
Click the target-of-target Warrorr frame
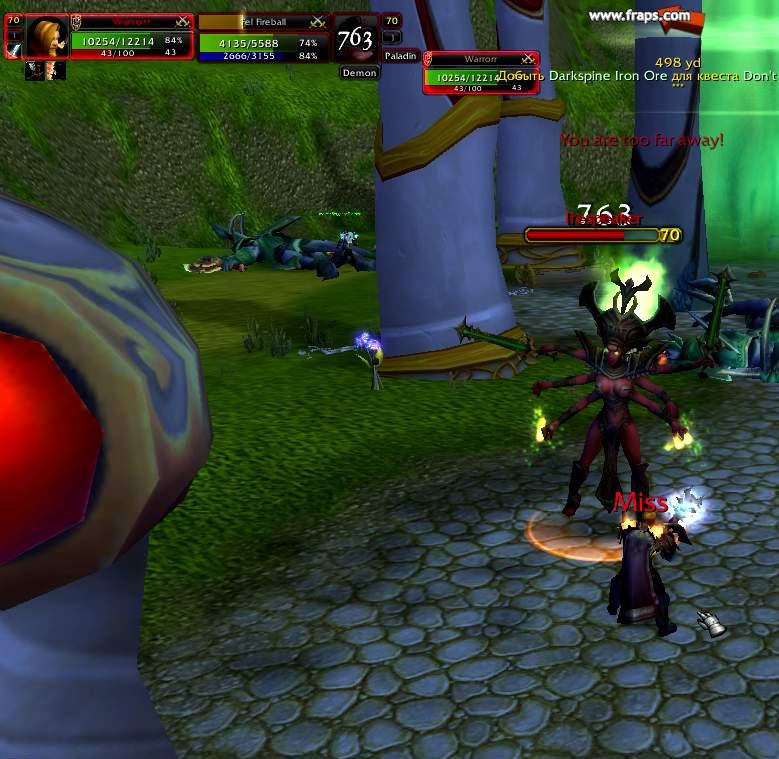pos(481,73)
